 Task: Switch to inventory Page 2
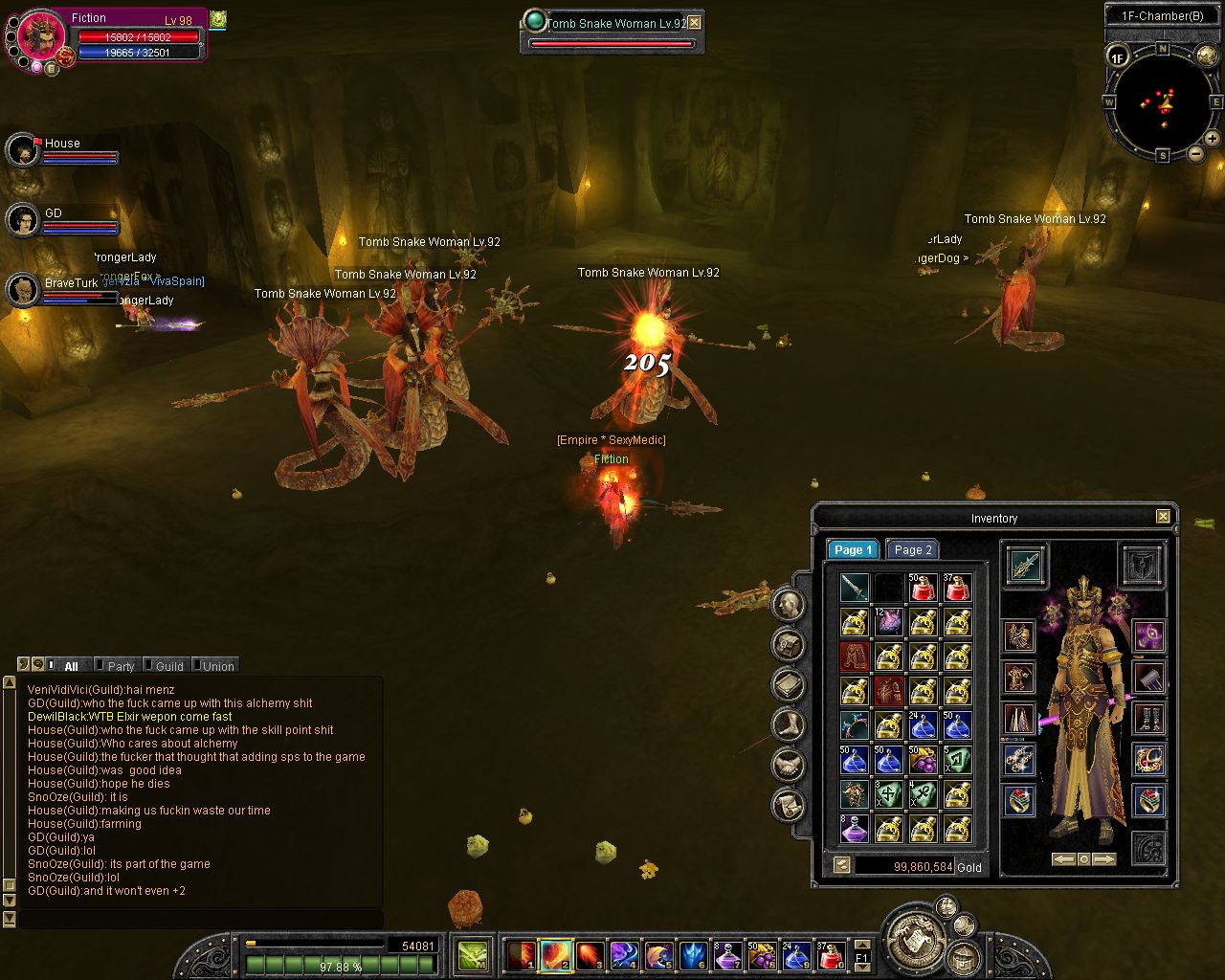pyautogui.click(x=911, y=549)
